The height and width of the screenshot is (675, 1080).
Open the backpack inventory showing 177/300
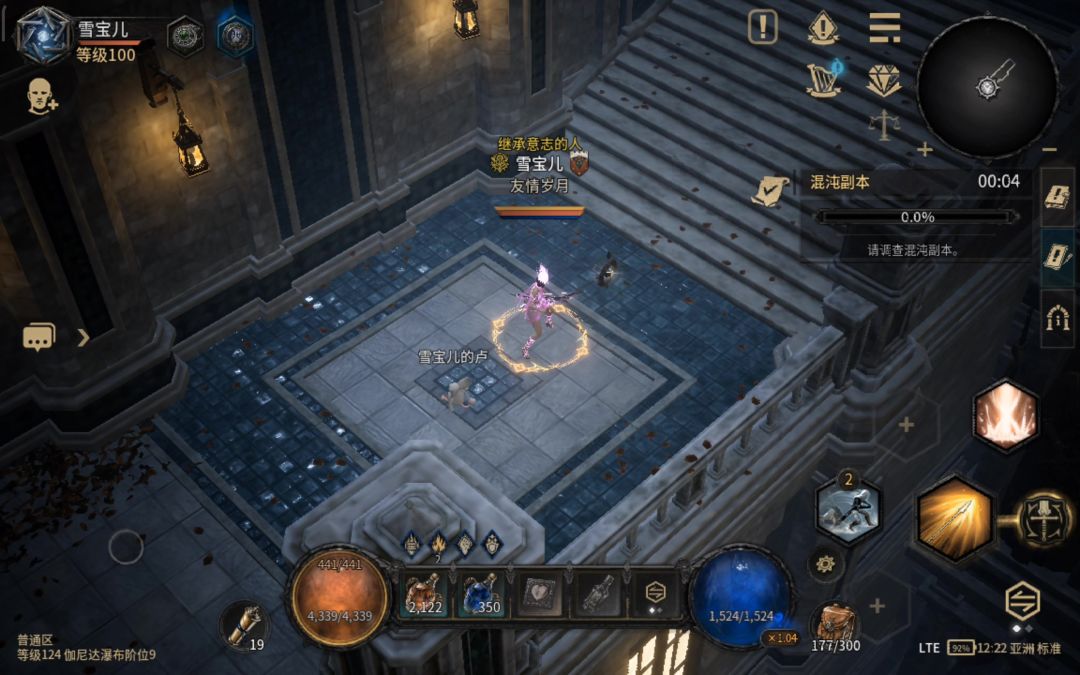pyautogui.click(x=833, y=625)
